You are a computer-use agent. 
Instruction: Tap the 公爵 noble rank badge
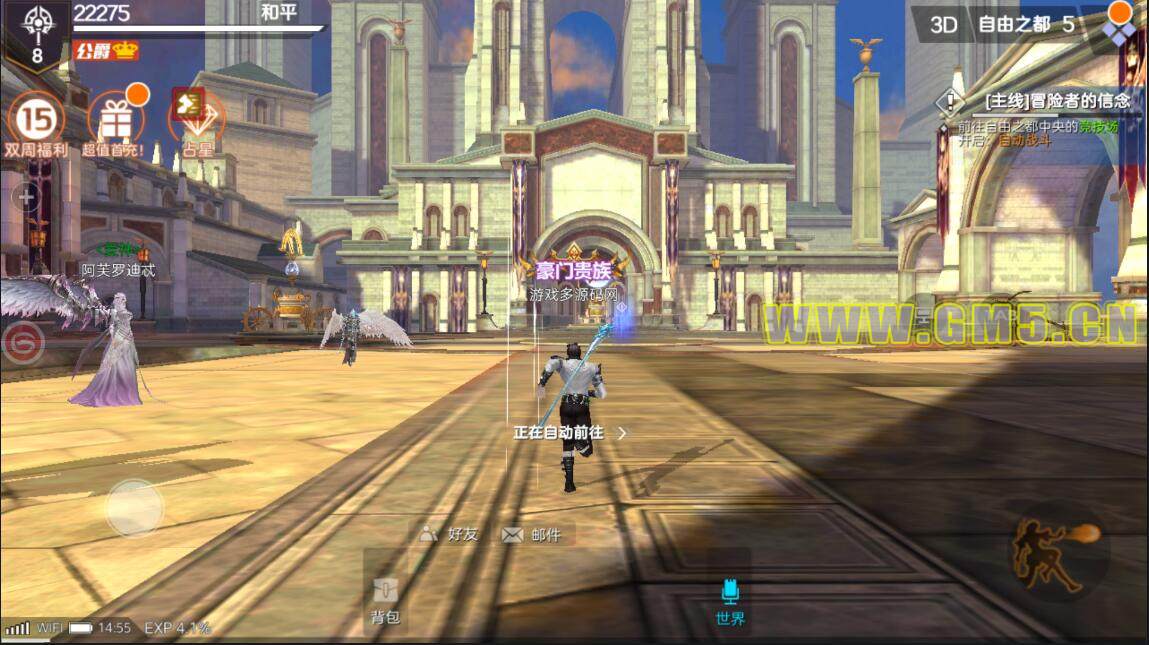(106, 50)
